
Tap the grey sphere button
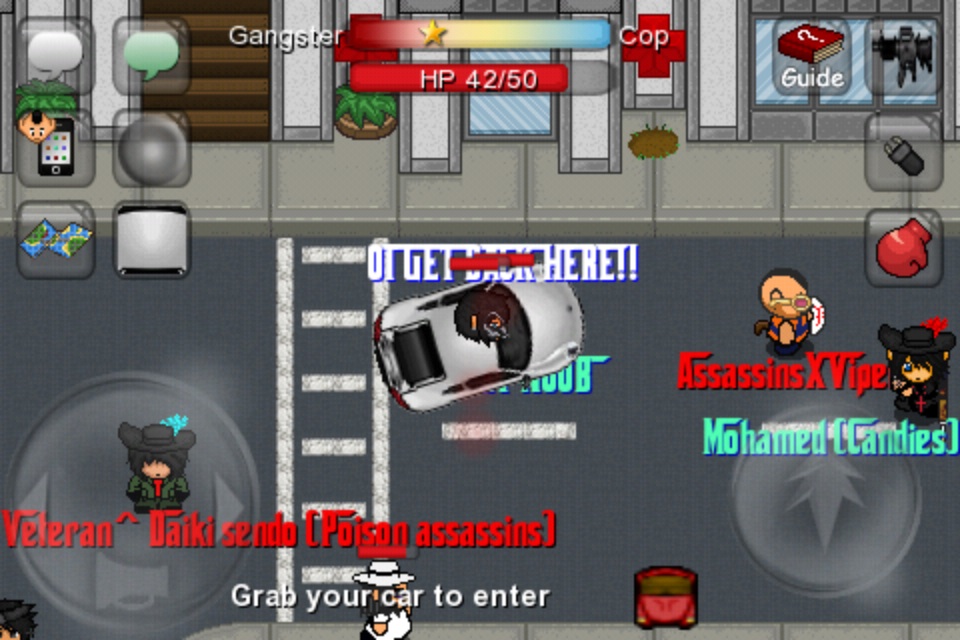(151, 148)
